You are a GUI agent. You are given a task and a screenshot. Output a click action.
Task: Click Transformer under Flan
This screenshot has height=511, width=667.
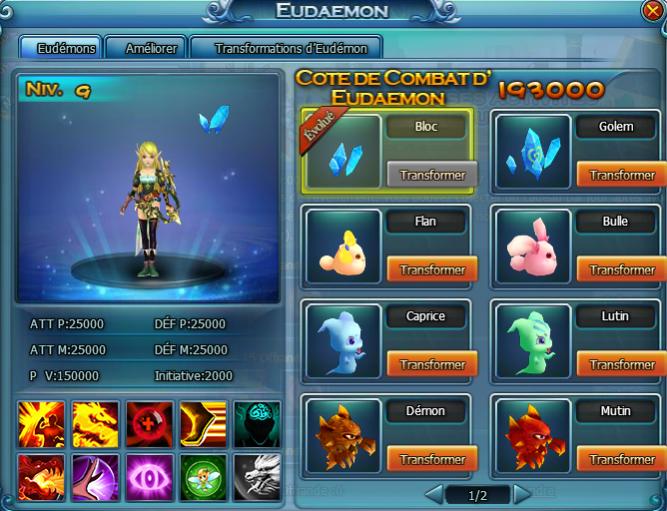point(432,270)
